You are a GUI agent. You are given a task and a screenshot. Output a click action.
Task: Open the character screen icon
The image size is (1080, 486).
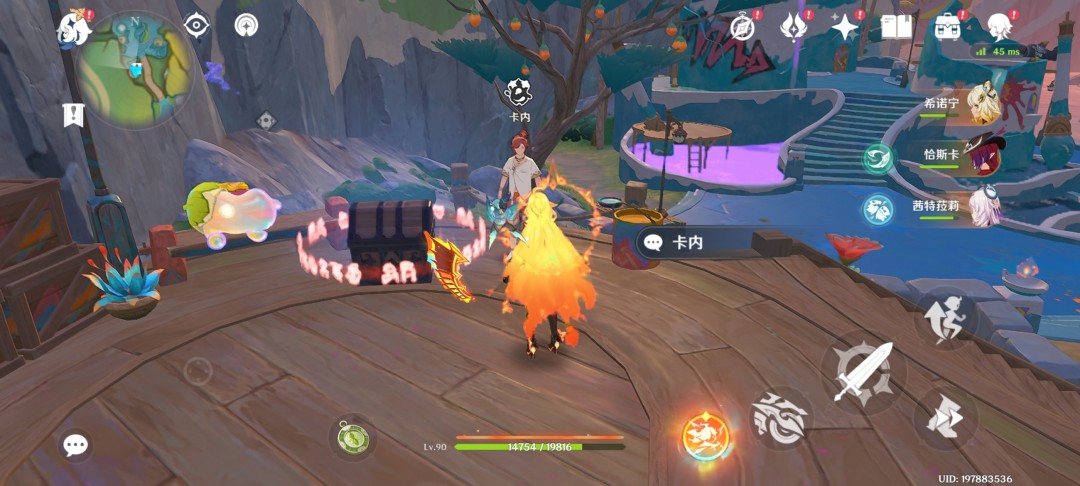point(999,27)
